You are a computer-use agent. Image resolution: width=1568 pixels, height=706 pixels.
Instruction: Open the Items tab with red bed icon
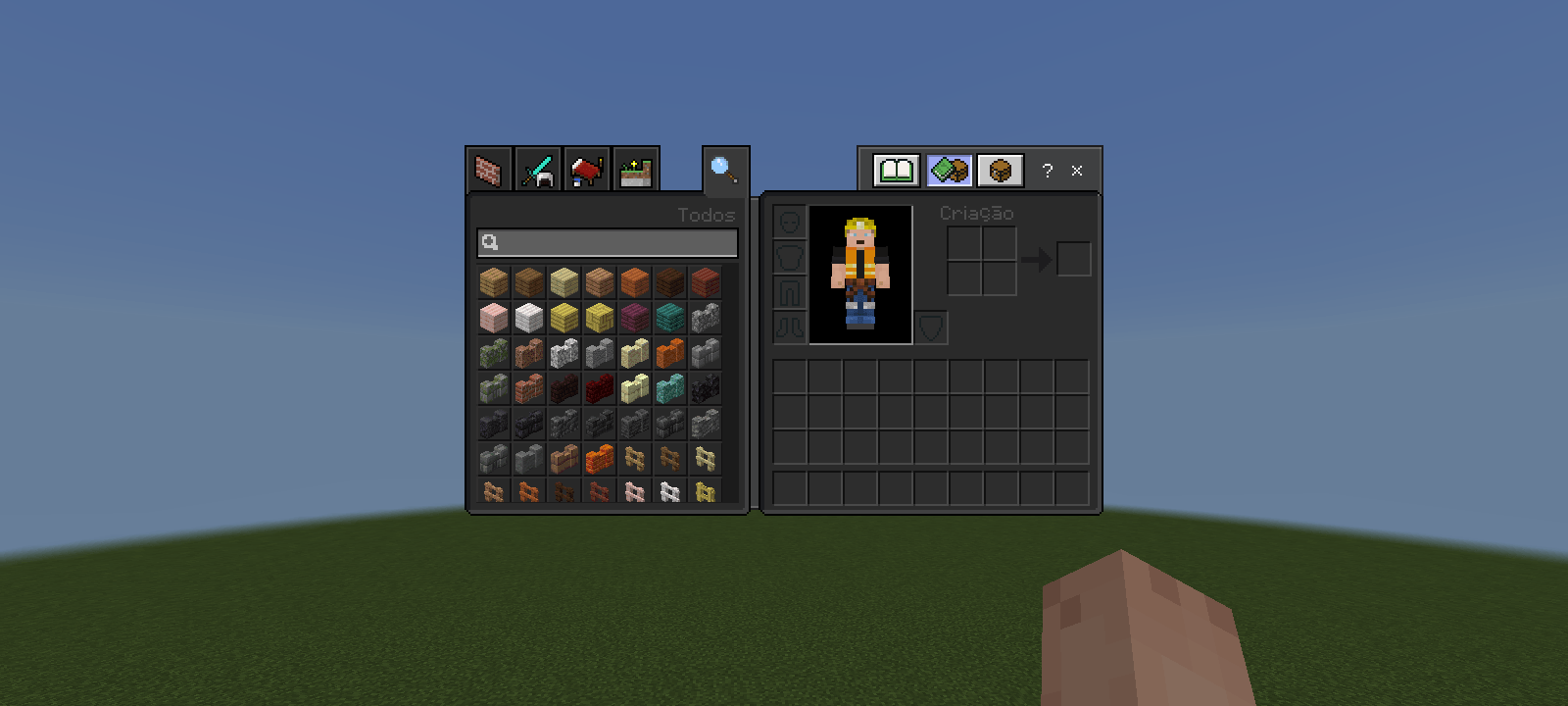pyautogui.click(x=586, y=171)
